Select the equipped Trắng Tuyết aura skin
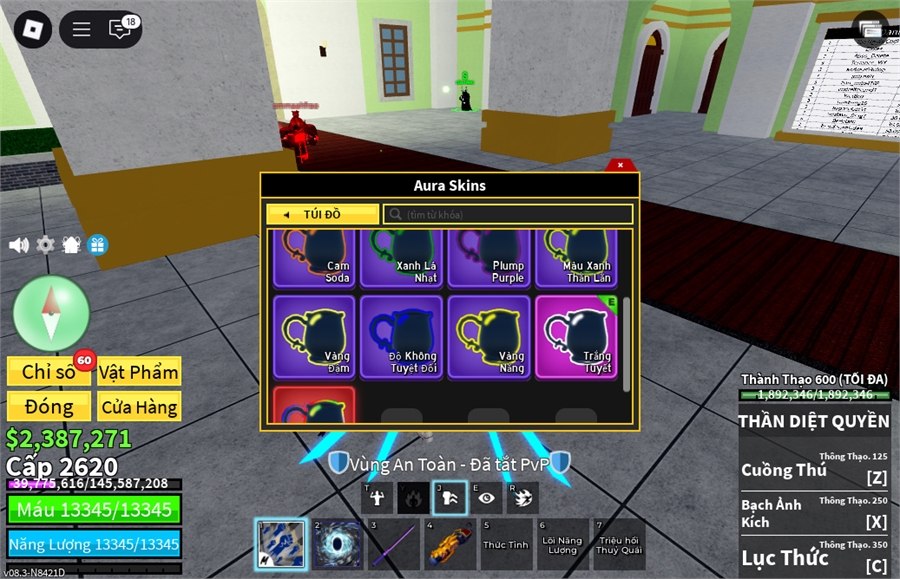Image resolution: width=900 pixels, height=579 pixels. pyautogui.click(x=577, y=335)
